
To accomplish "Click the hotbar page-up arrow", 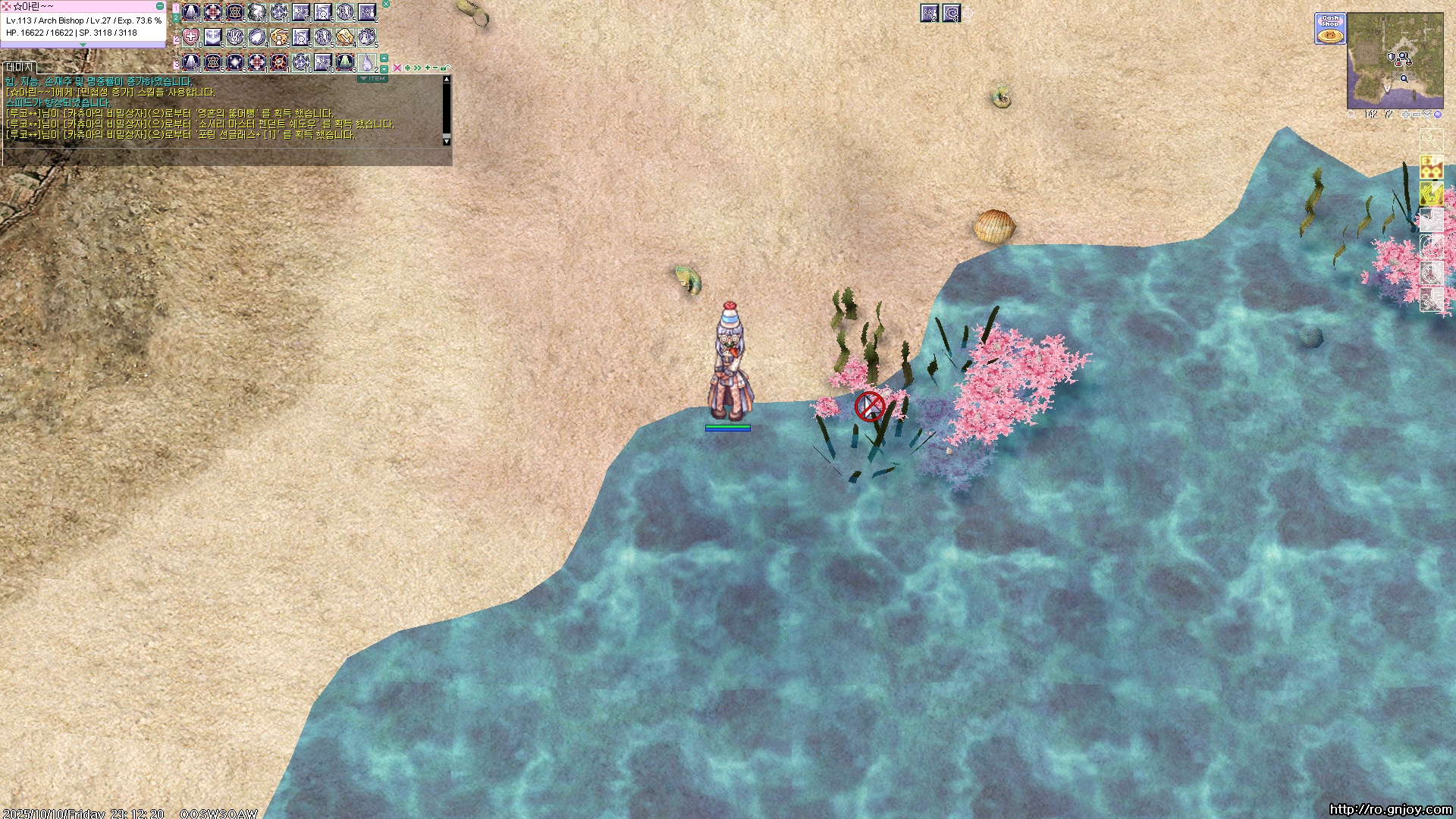I will [x=384, y=58].
